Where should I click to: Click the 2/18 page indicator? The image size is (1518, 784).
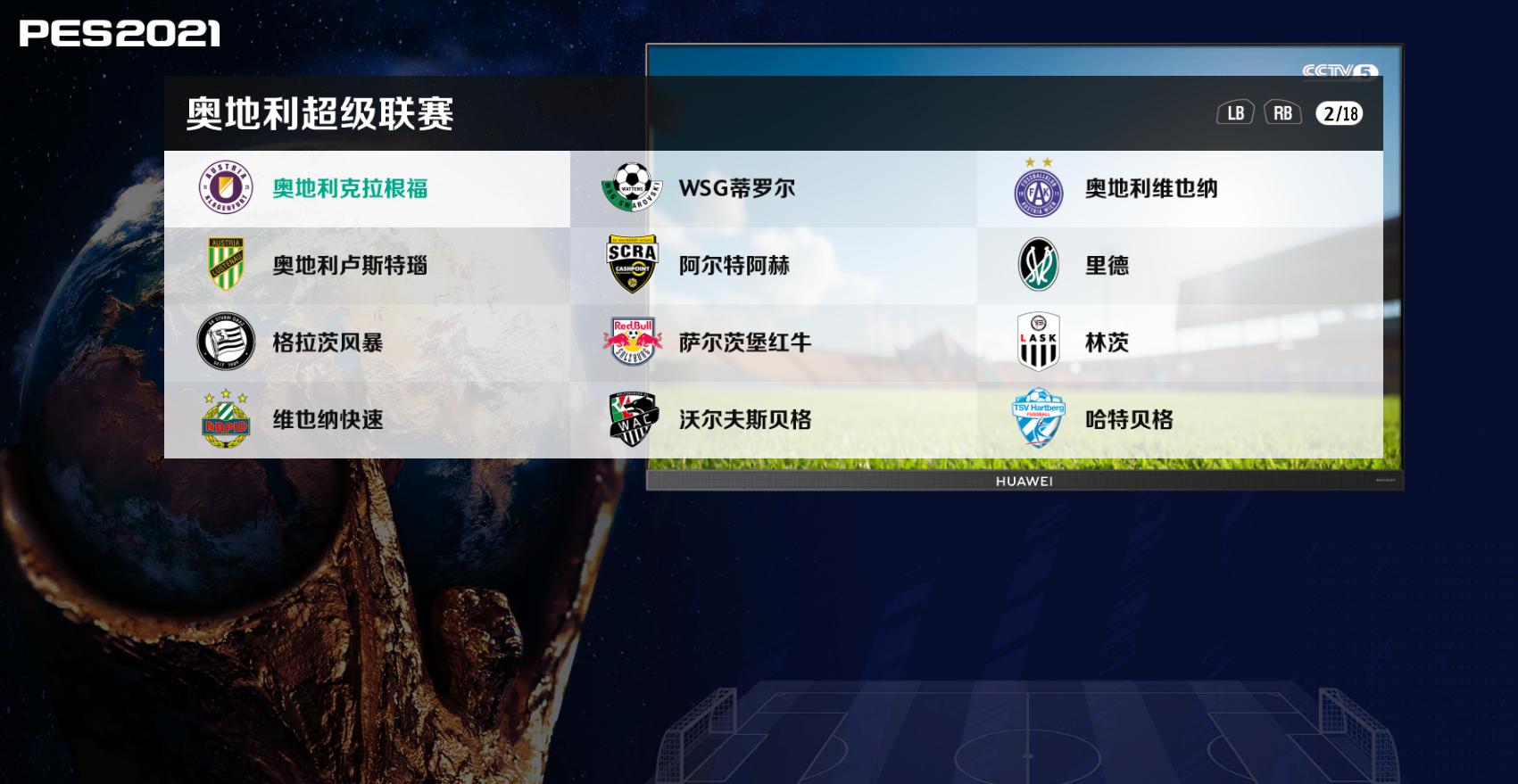tap(1339, 113)
